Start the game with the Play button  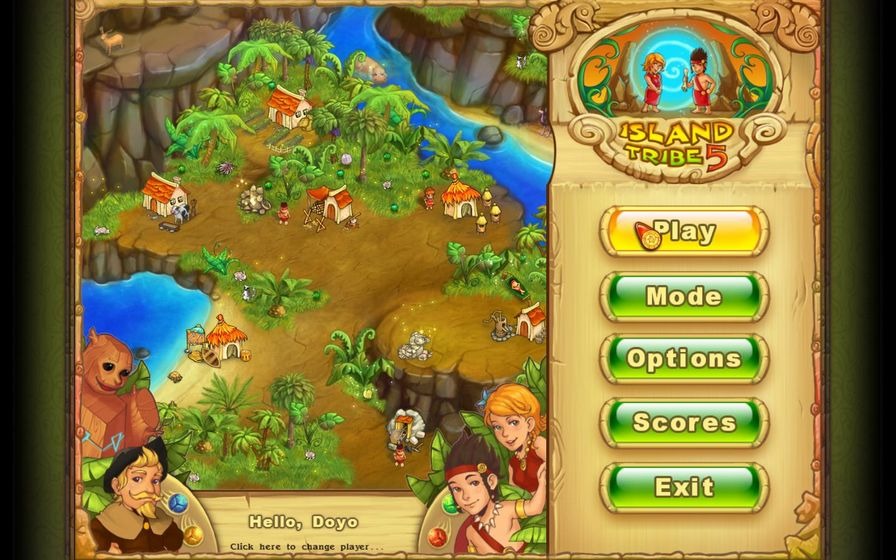684,232
